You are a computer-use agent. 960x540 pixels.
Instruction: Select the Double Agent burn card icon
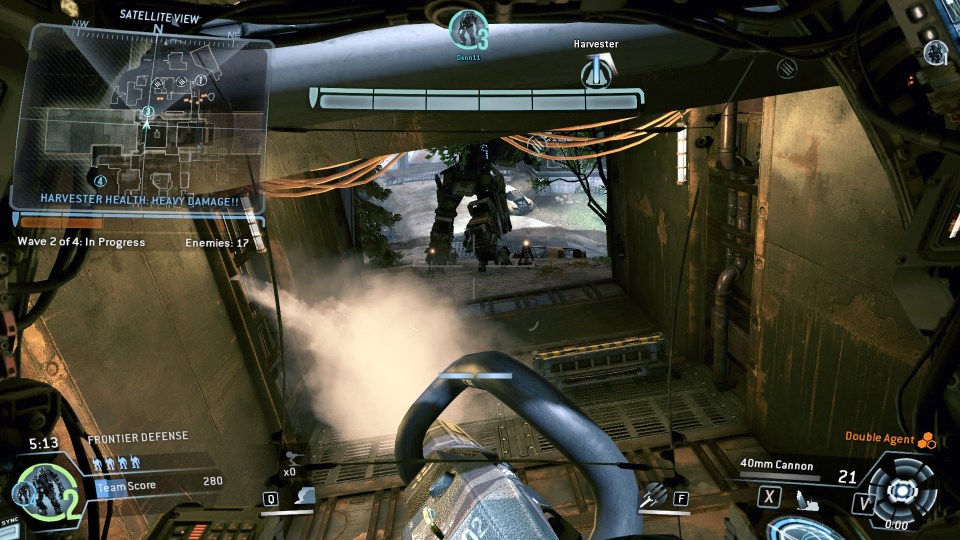pos(926,437)
